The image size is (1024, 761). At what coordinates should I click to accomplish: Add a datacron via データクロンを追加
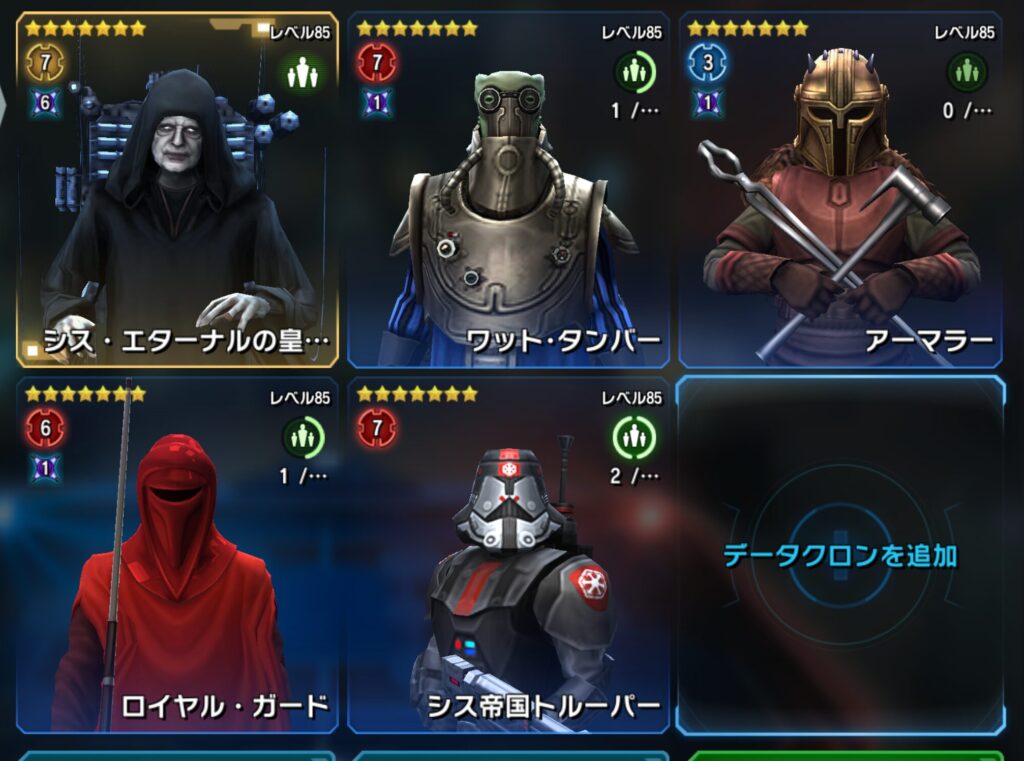(x=840, y=555)
